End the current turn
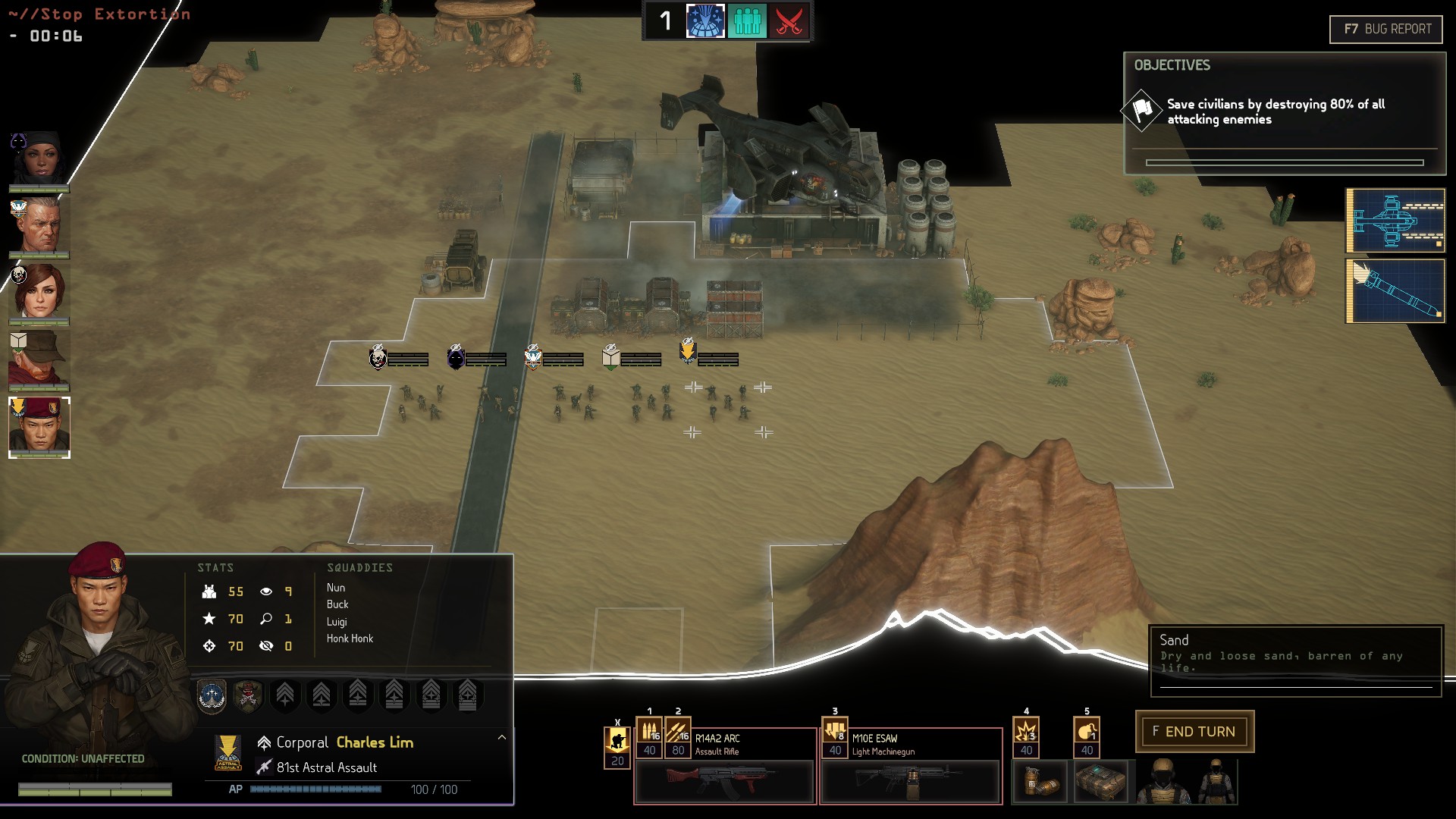This screenshot has height=819, width=1456. click(x=1194, y=732)
